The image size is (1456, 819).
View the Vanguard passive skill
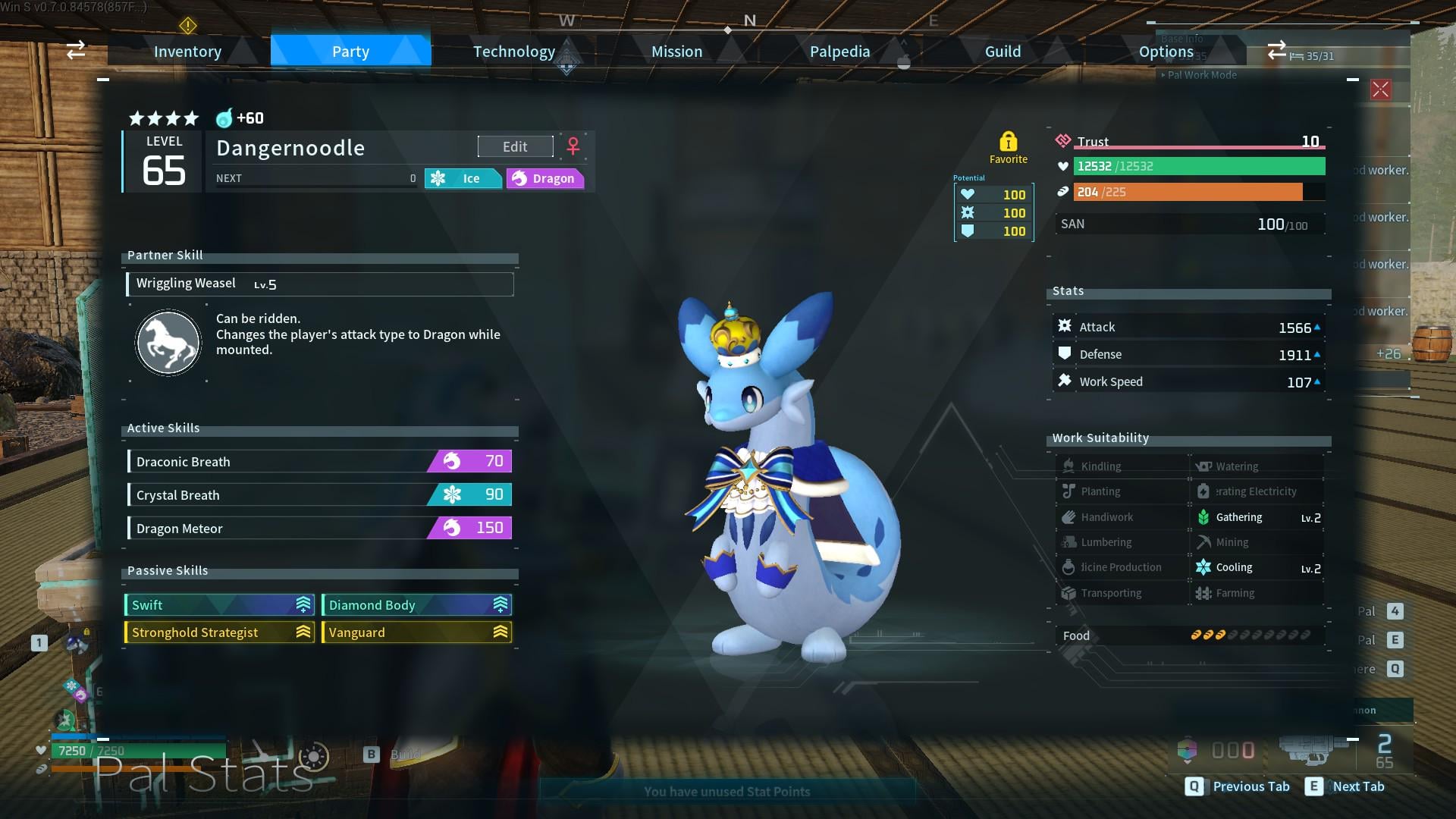(x=416, y=632)
